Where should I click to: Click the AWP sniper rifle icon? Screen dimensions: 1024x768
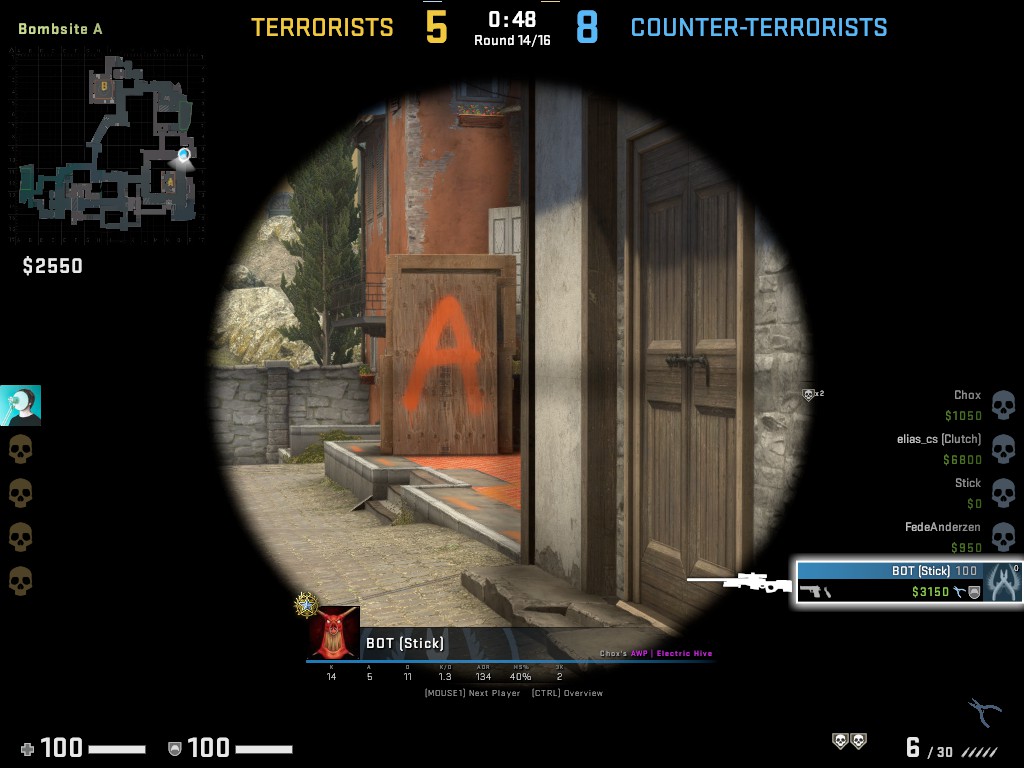tap(740, 581)
